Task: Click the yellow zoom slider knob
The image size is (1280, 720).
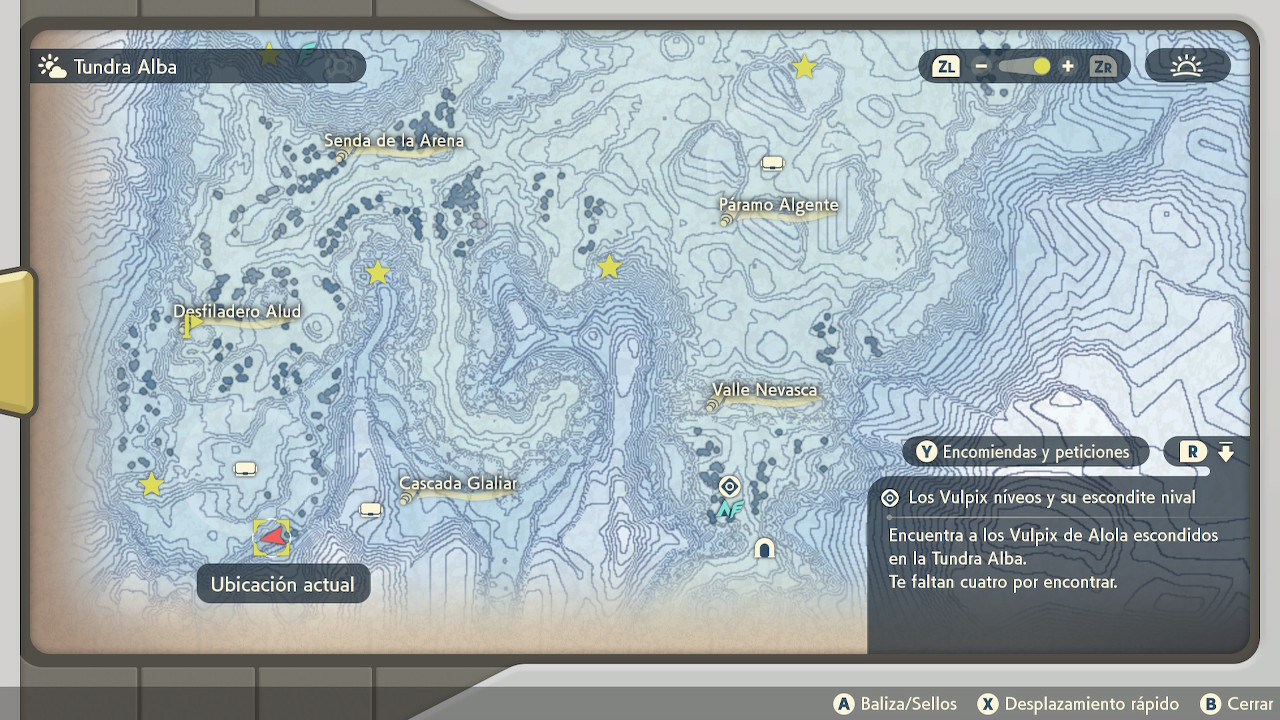Action: [1042, 67]
